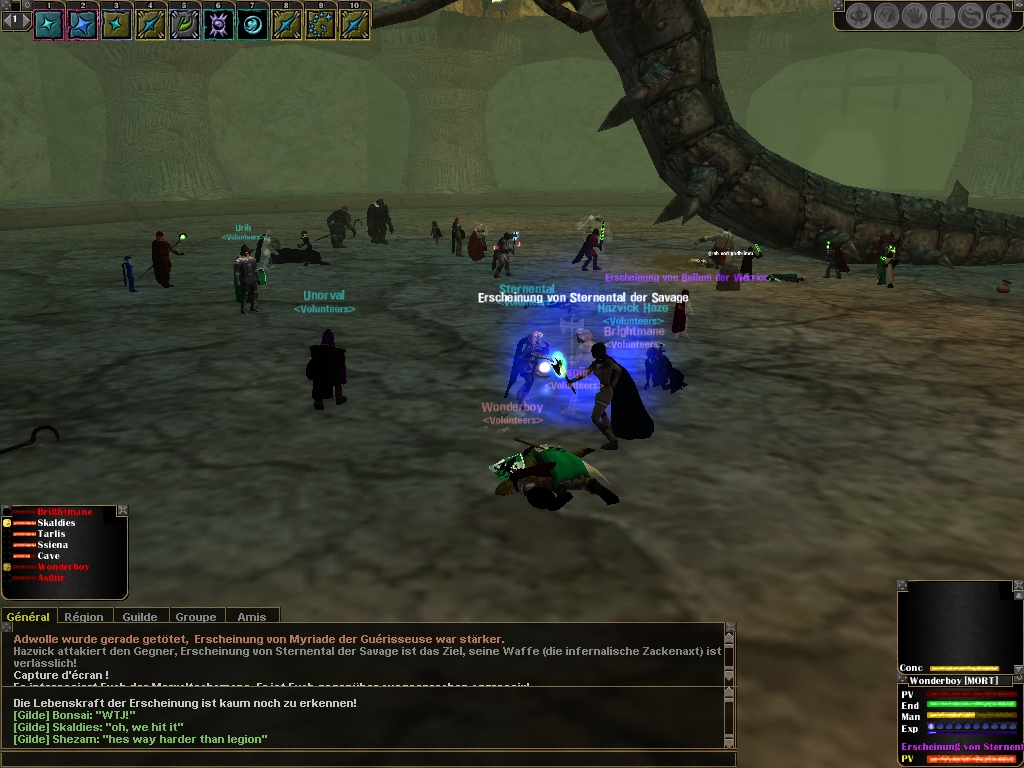
Task: Use the swirl spell in slot 7
Action: 253,24
